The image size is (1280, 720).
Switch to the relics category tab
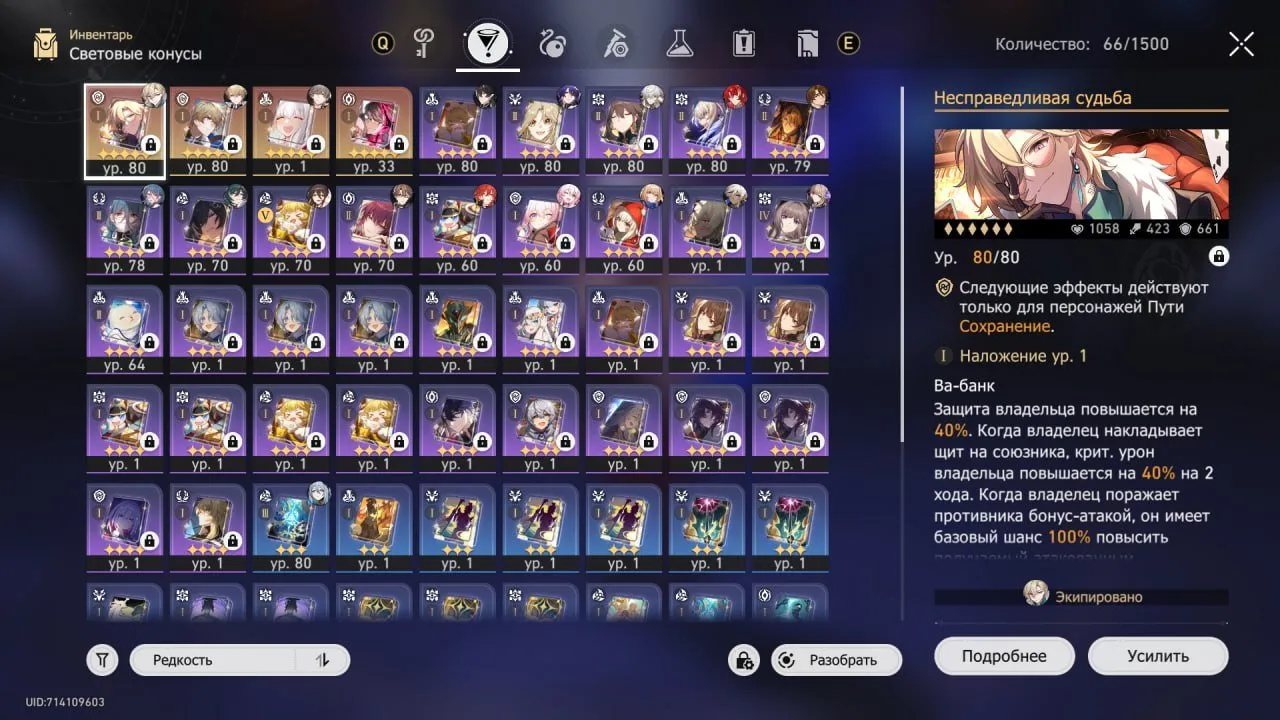pos(553,44)
